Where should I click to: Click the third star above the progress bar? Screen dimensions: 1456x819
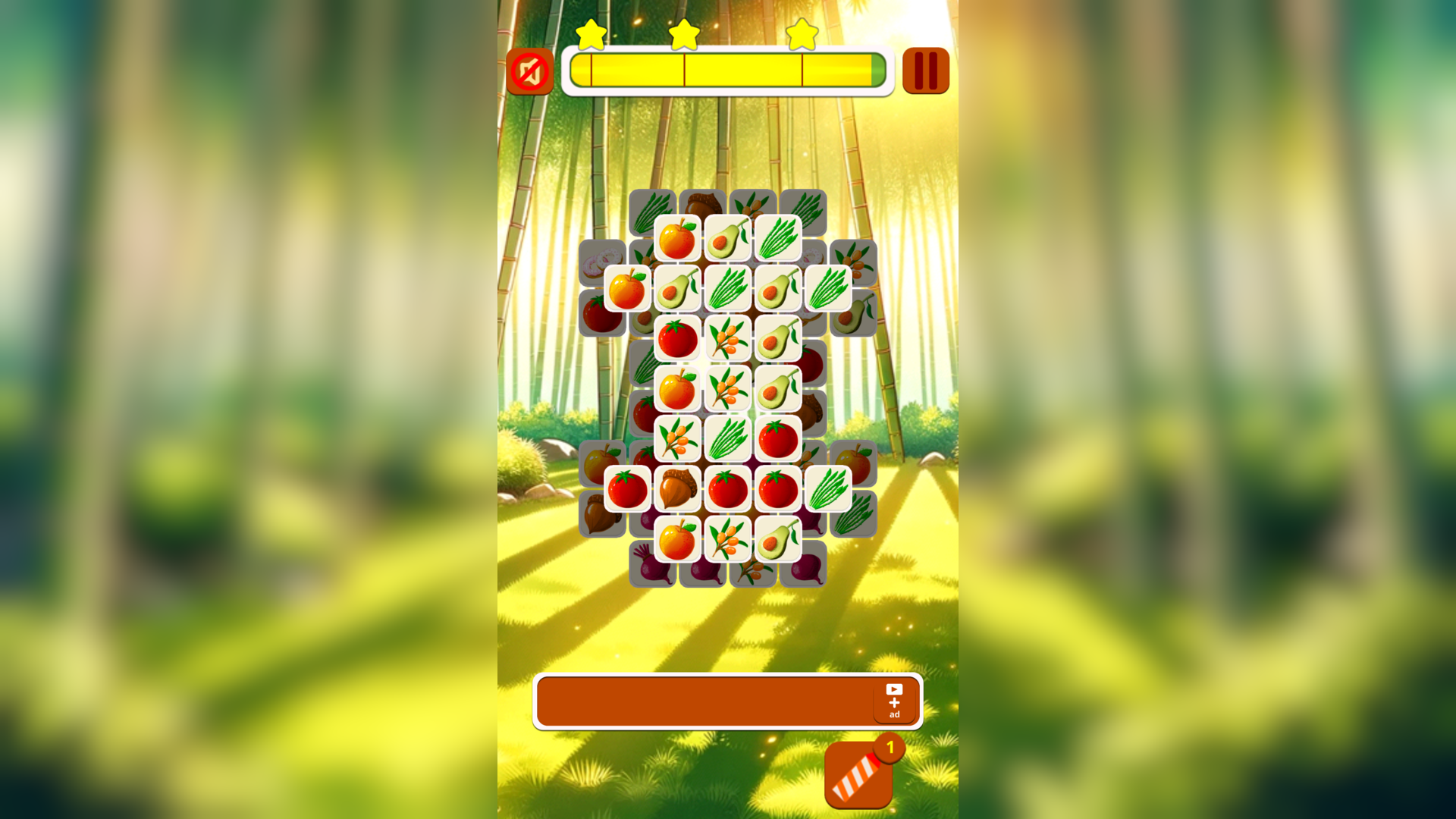pos(802,33)
